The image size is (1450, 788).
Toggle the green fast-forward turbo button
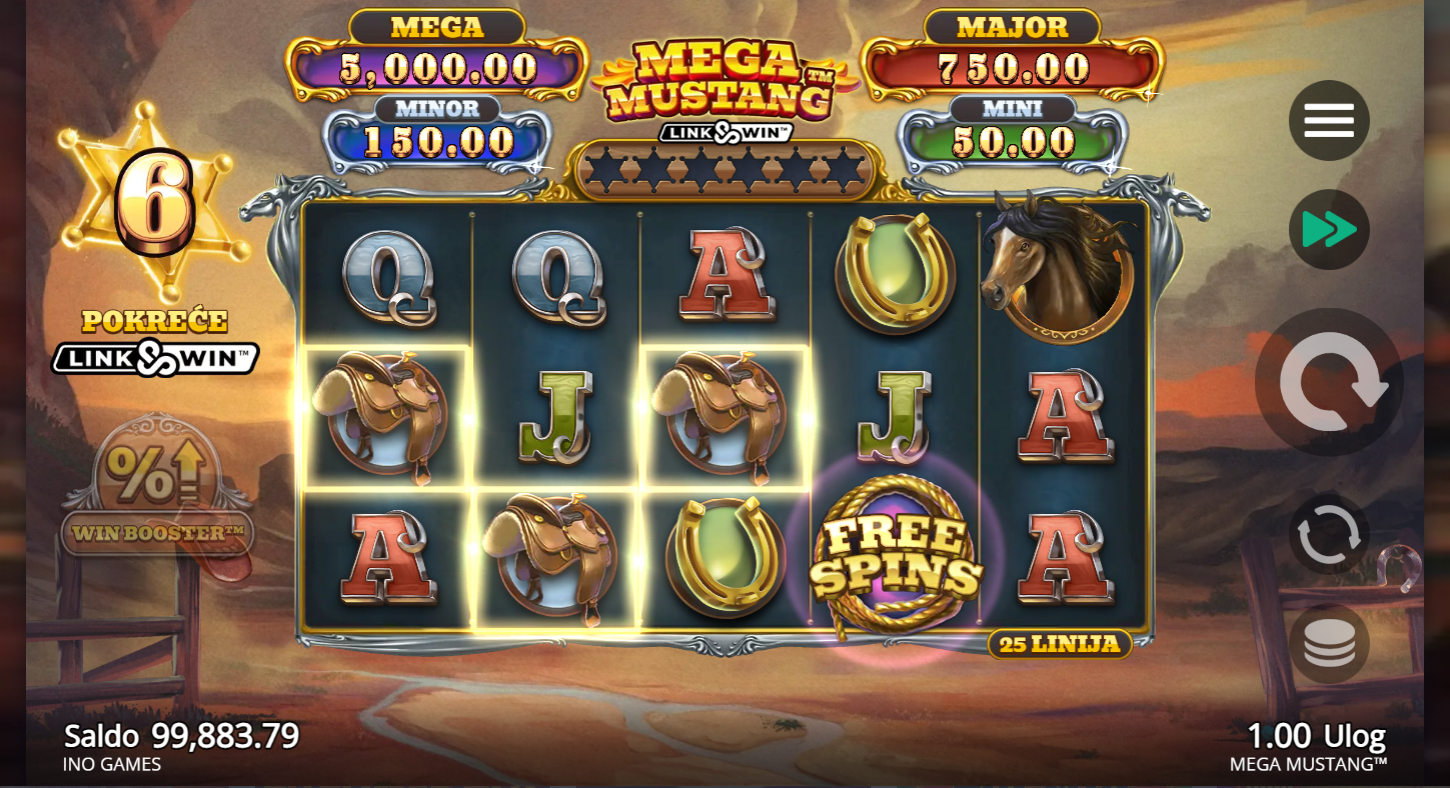[x=1328, y=230]
